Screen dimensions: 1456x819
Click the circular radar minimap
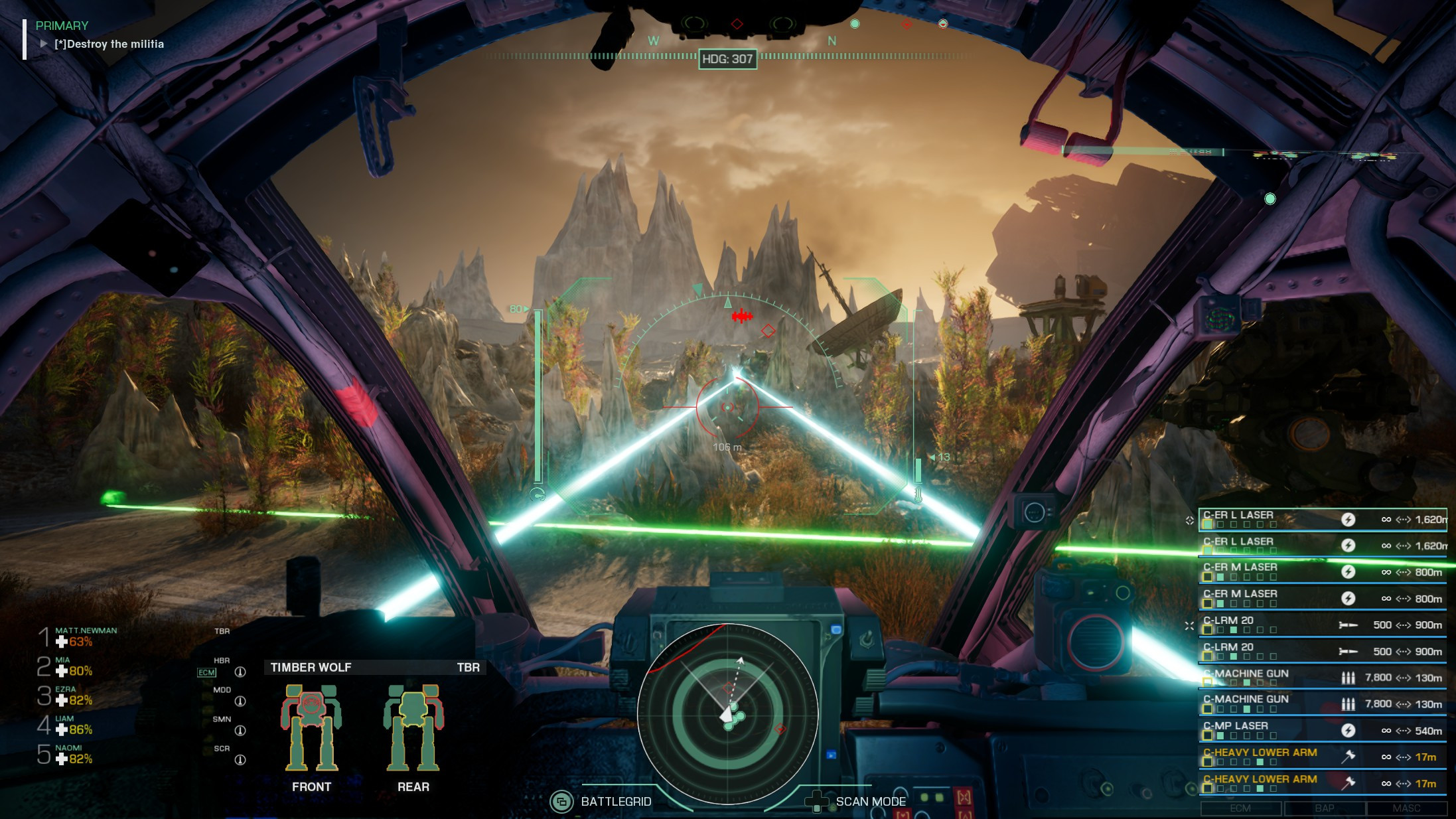tap(727, 714)
